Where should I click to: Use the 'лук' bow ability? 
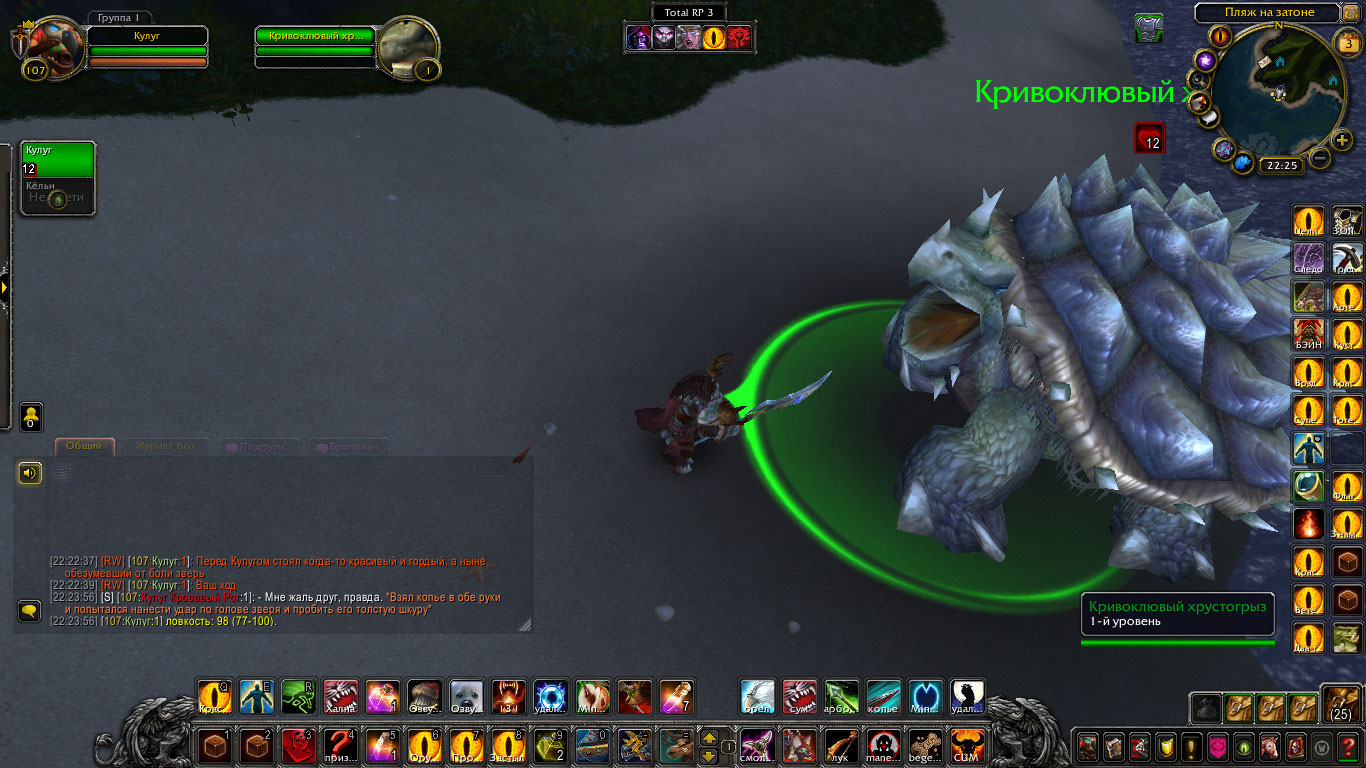pyautogui.click(x=841, y=746)
